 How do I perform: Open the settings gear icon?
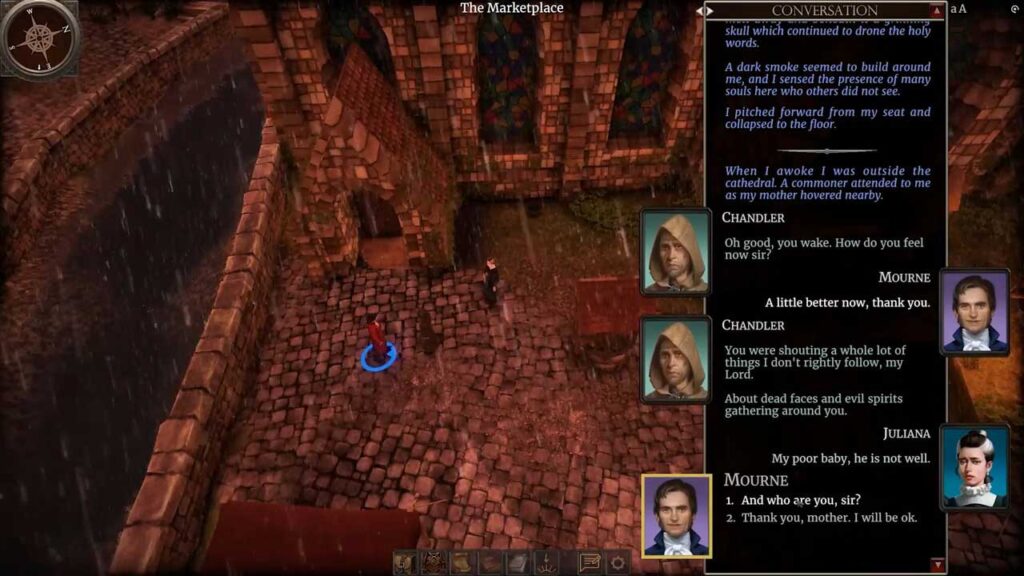[x=619, y=563]
